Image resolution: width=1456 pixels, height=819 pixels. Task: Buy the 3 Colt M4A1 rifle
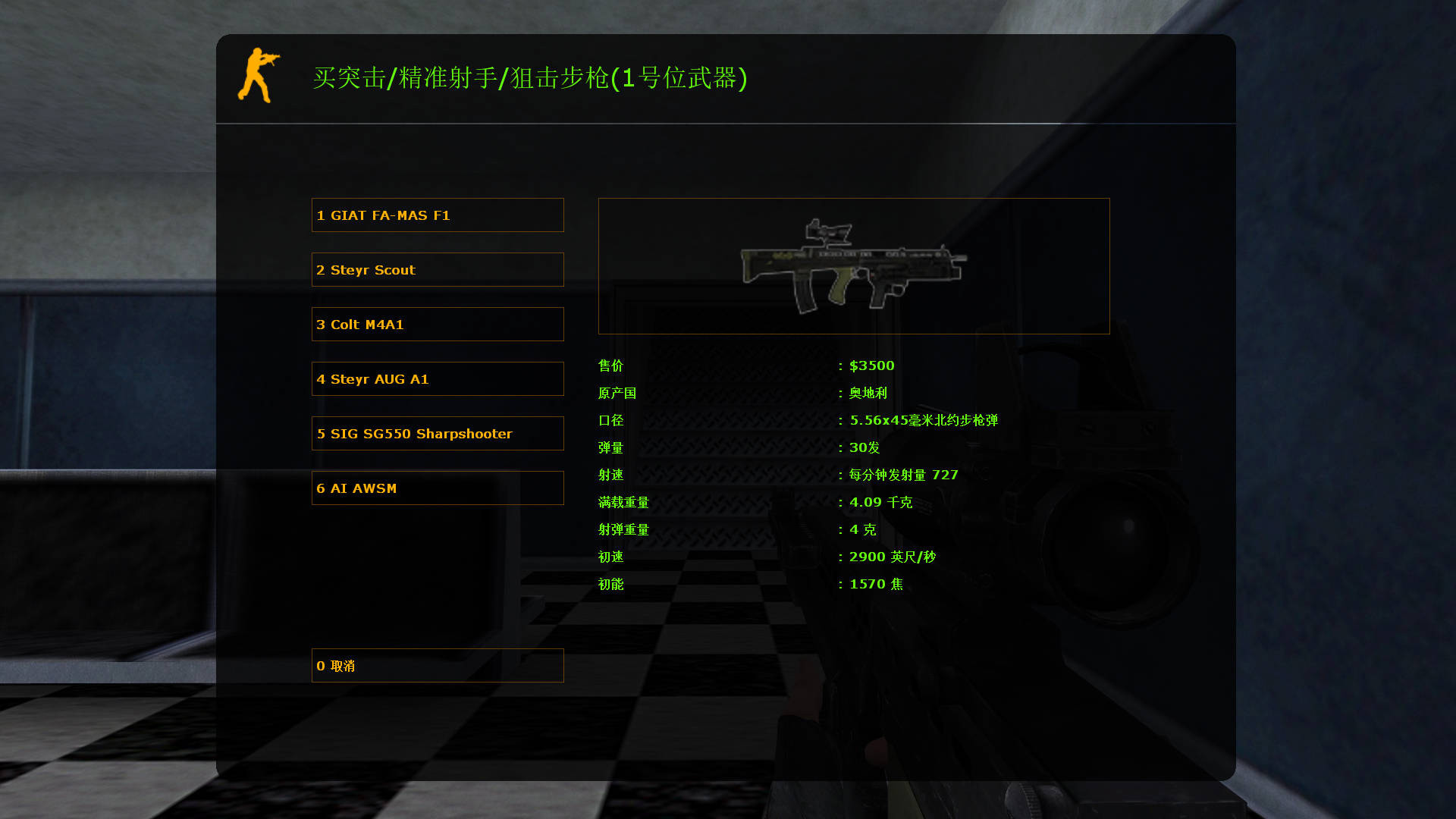pos(438,324)
